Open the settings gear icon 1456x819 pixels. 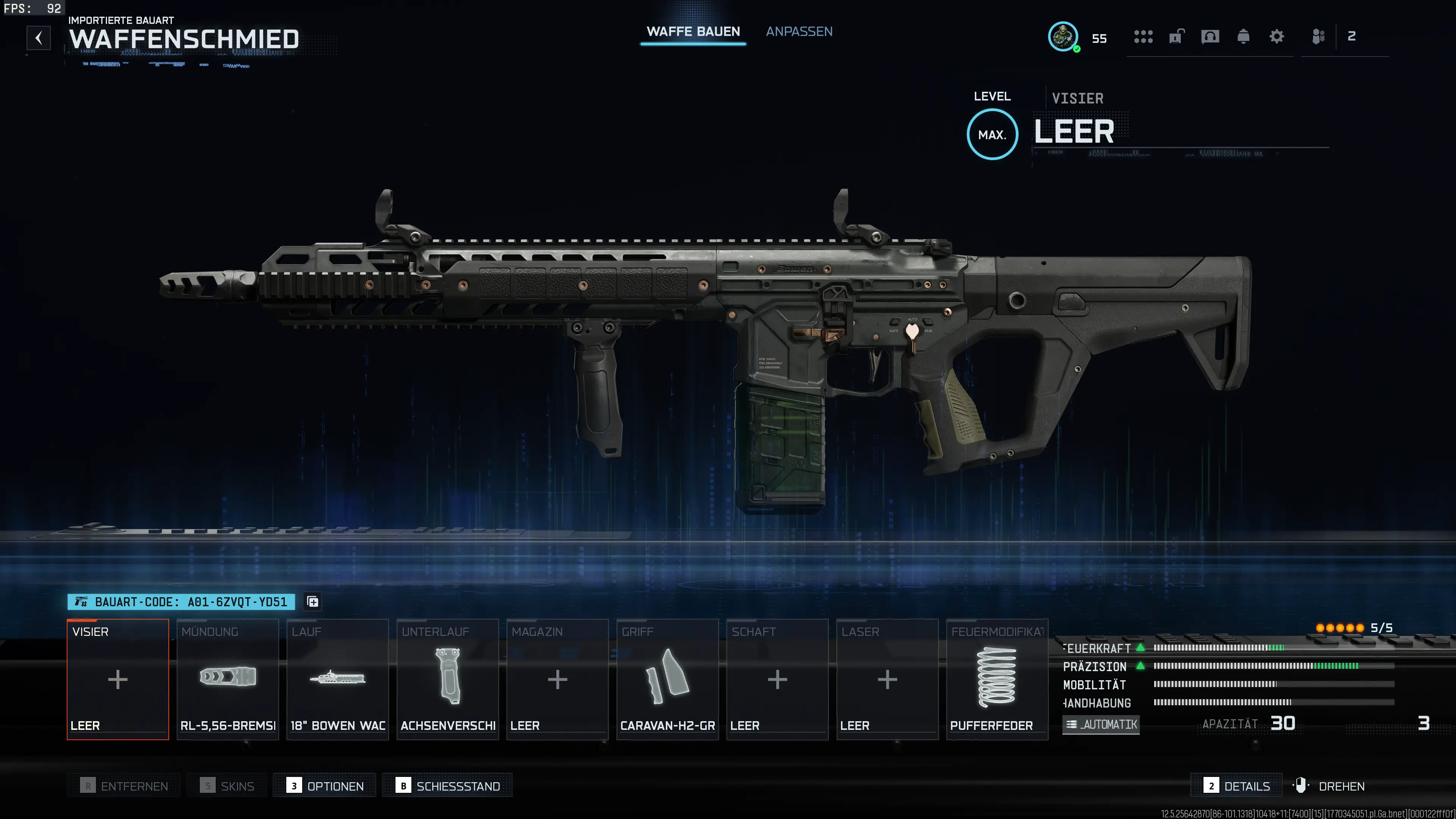(1276, 37)
